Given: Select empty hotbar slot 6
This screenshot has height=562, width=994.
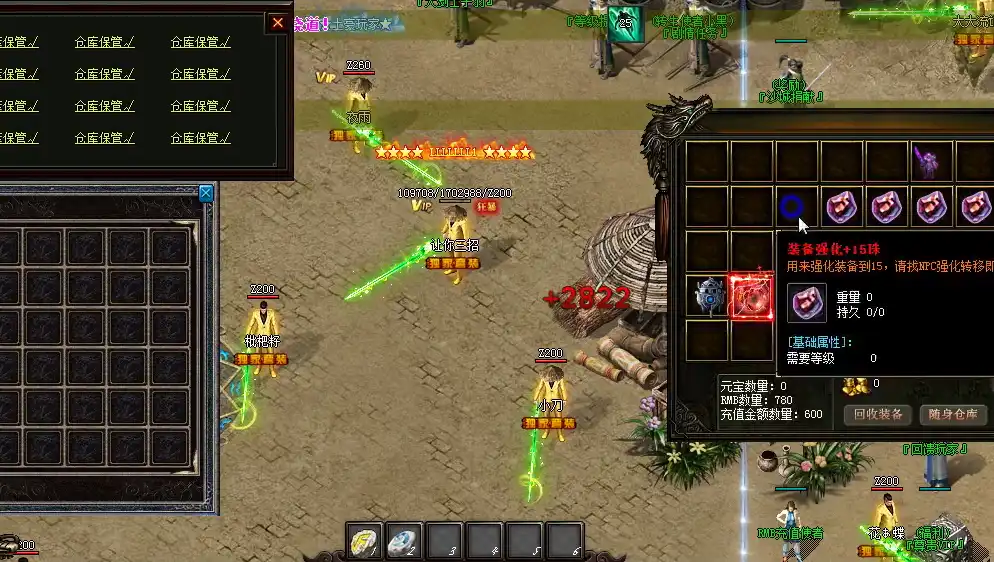Looking at the screenshot, I should [565, 541].
